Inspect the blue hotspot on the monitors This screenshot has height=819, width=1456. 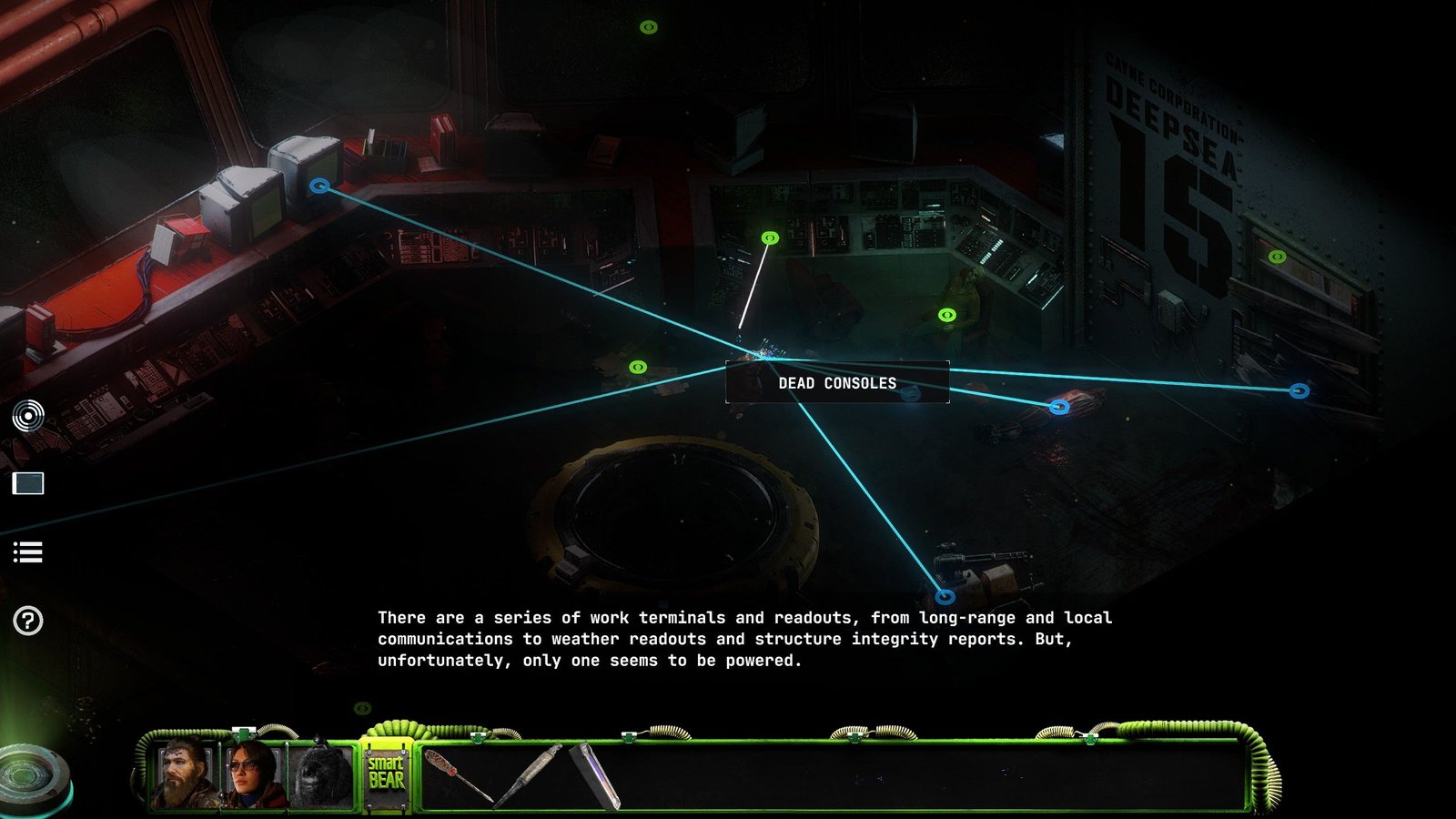coord(318,186)
